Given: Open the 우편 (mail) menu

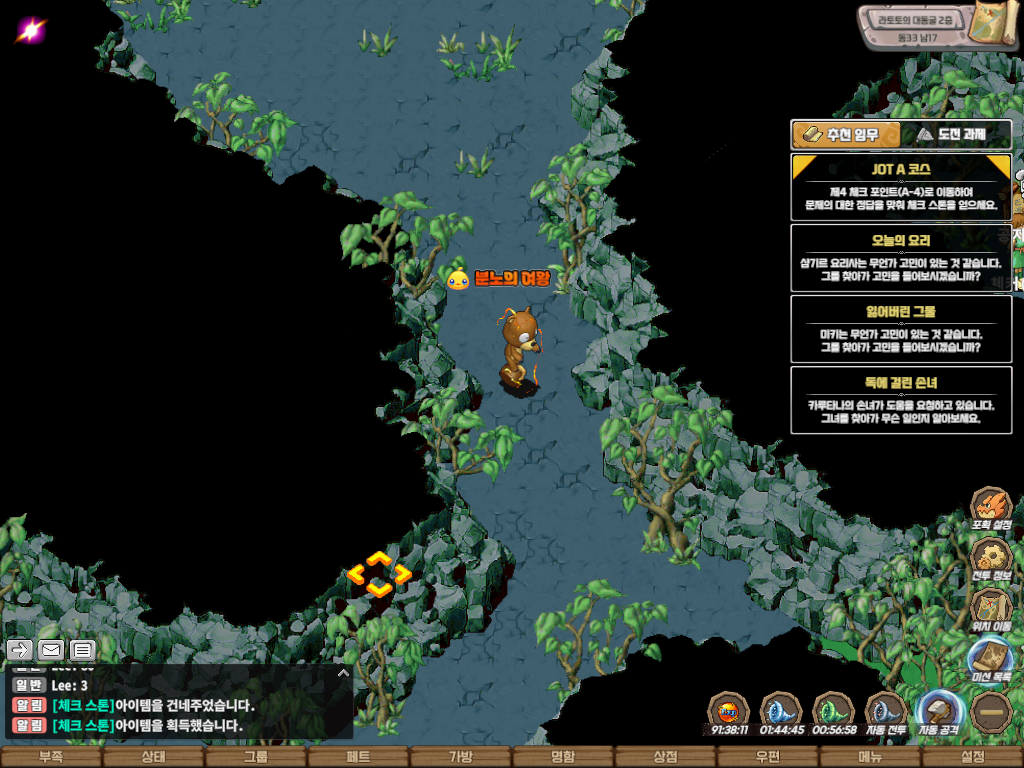Looking at the screenshot, I should pos(768,757).
